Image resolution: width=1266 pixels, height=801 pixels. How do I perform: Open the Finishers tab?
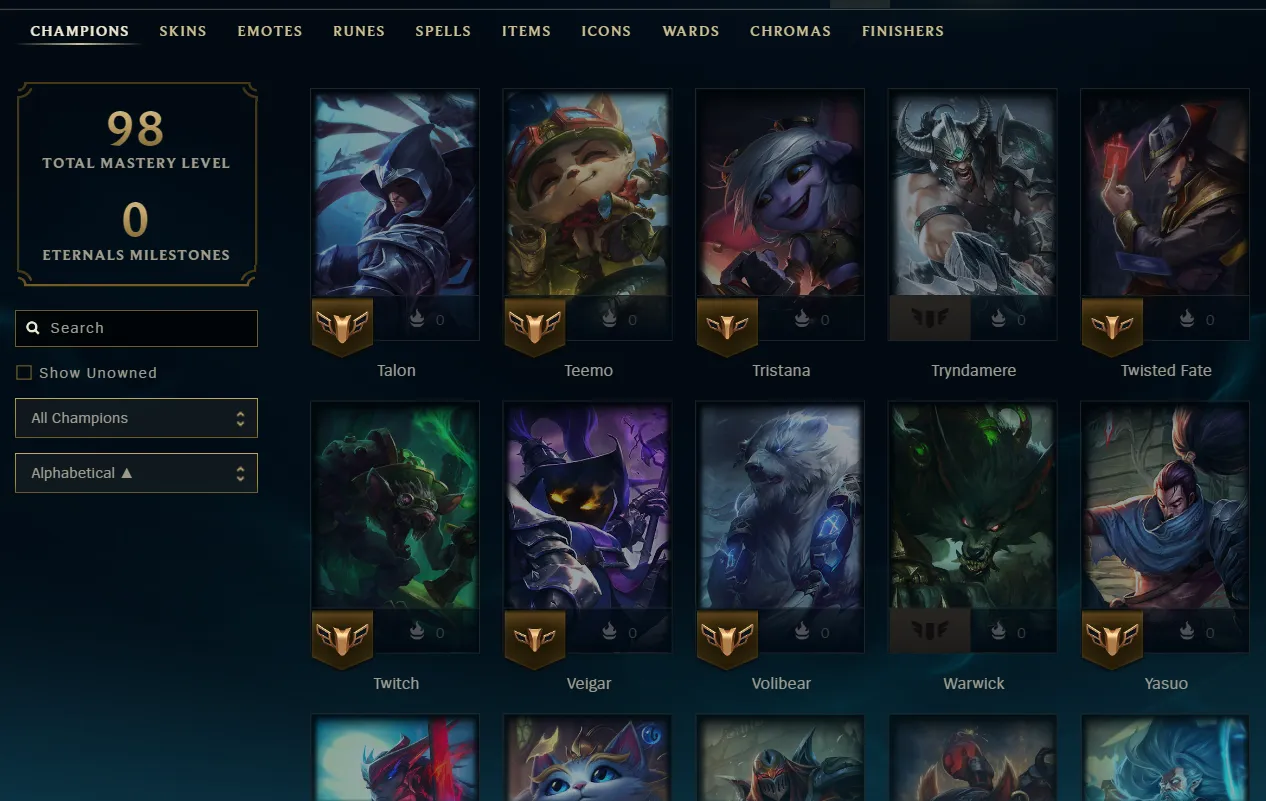pyautogui.click(x=903, y=31)
